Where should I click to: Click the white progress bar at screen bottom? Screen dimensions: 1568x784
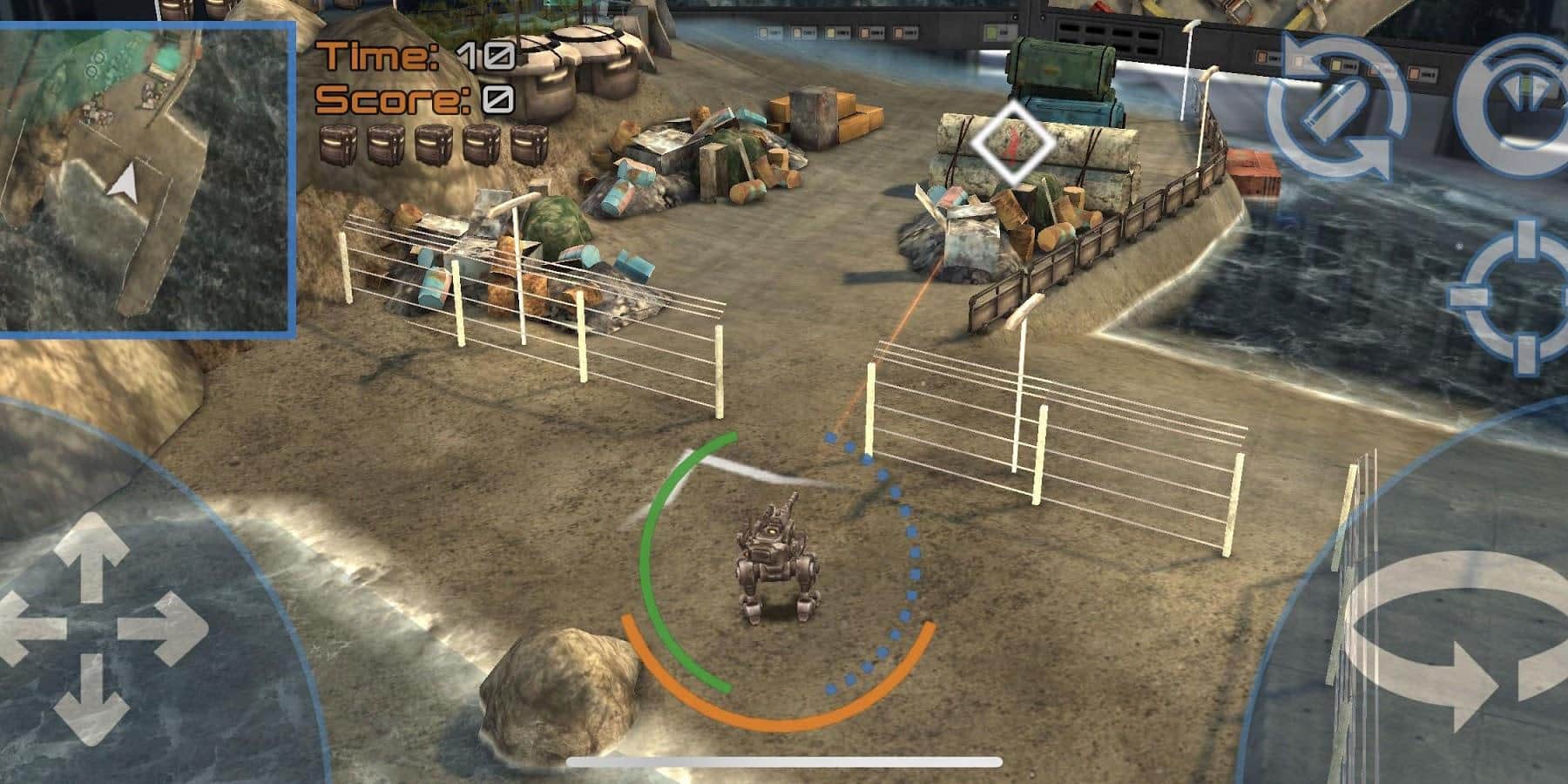784,763
